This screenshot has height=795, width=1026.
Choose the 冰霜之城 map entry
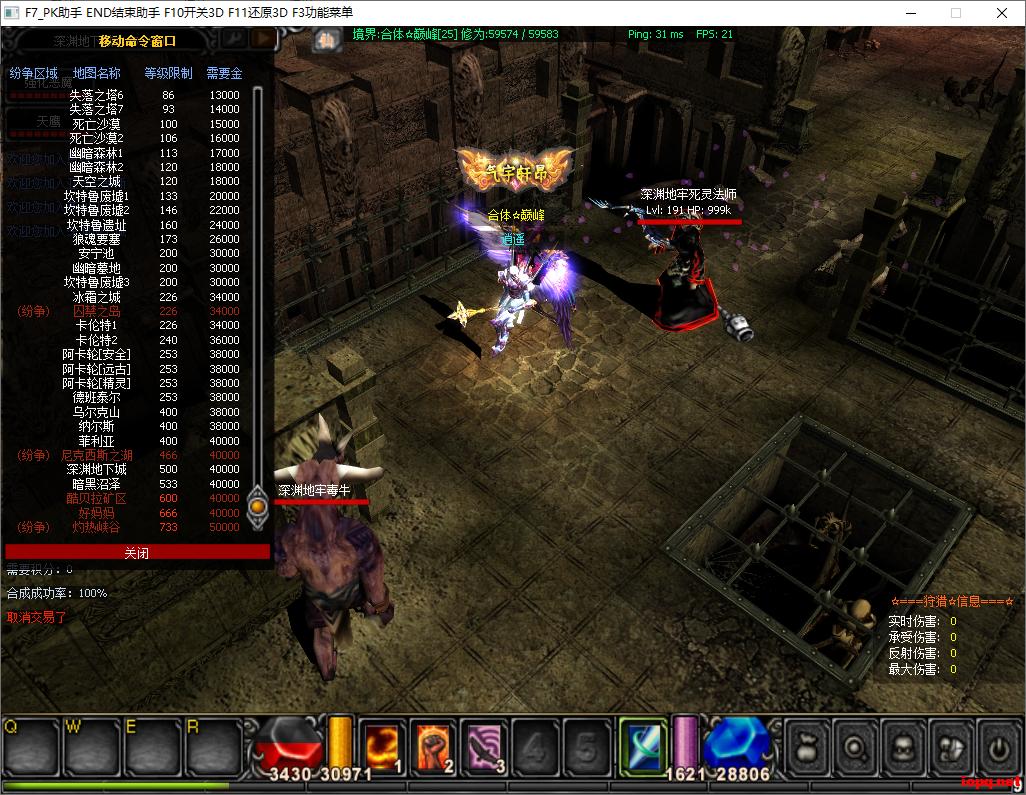point(97,297)
